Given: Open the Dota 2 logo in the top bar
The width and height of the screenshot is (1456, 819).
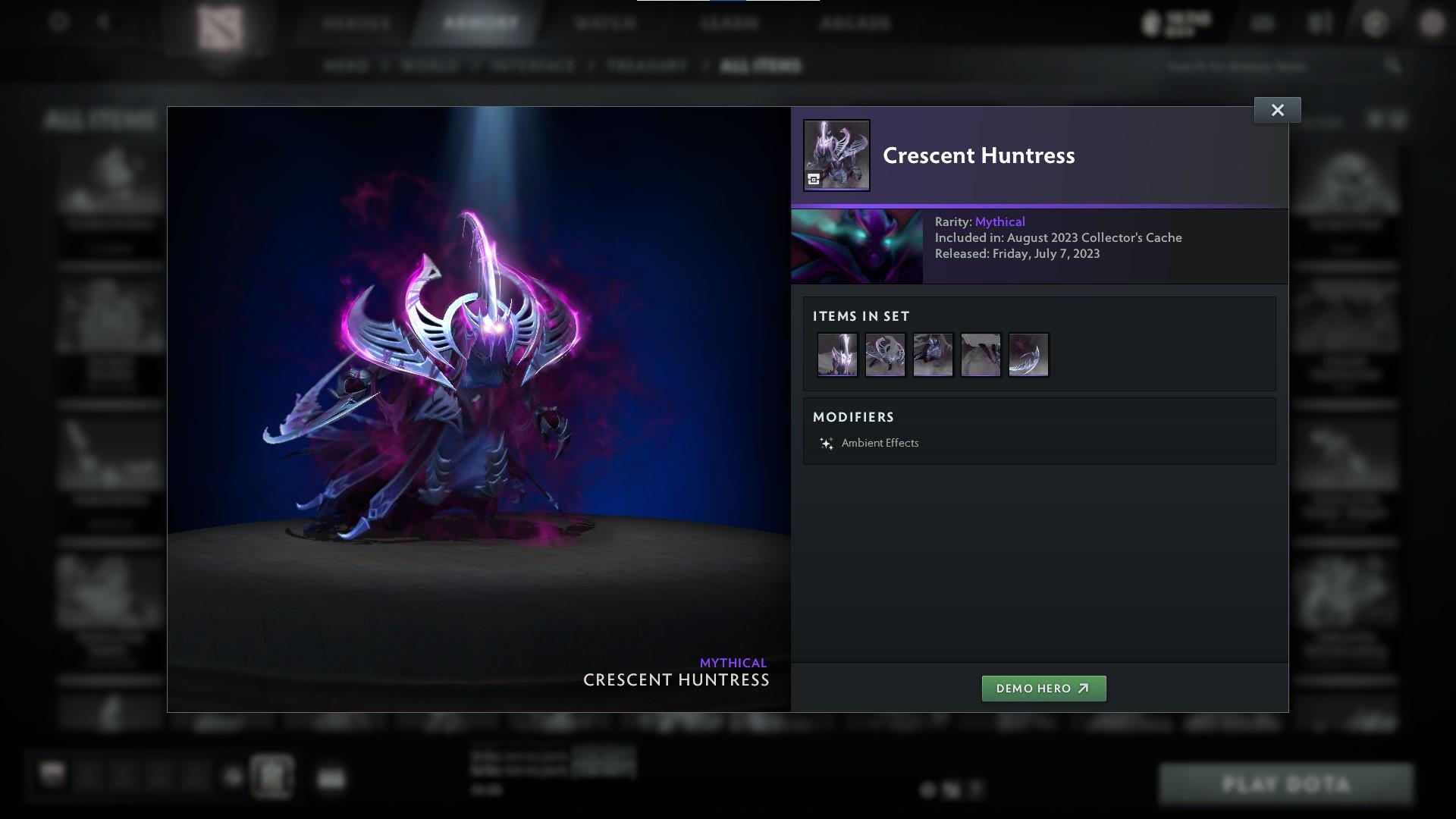Looking at the screenshot, I should click(220, 24).
